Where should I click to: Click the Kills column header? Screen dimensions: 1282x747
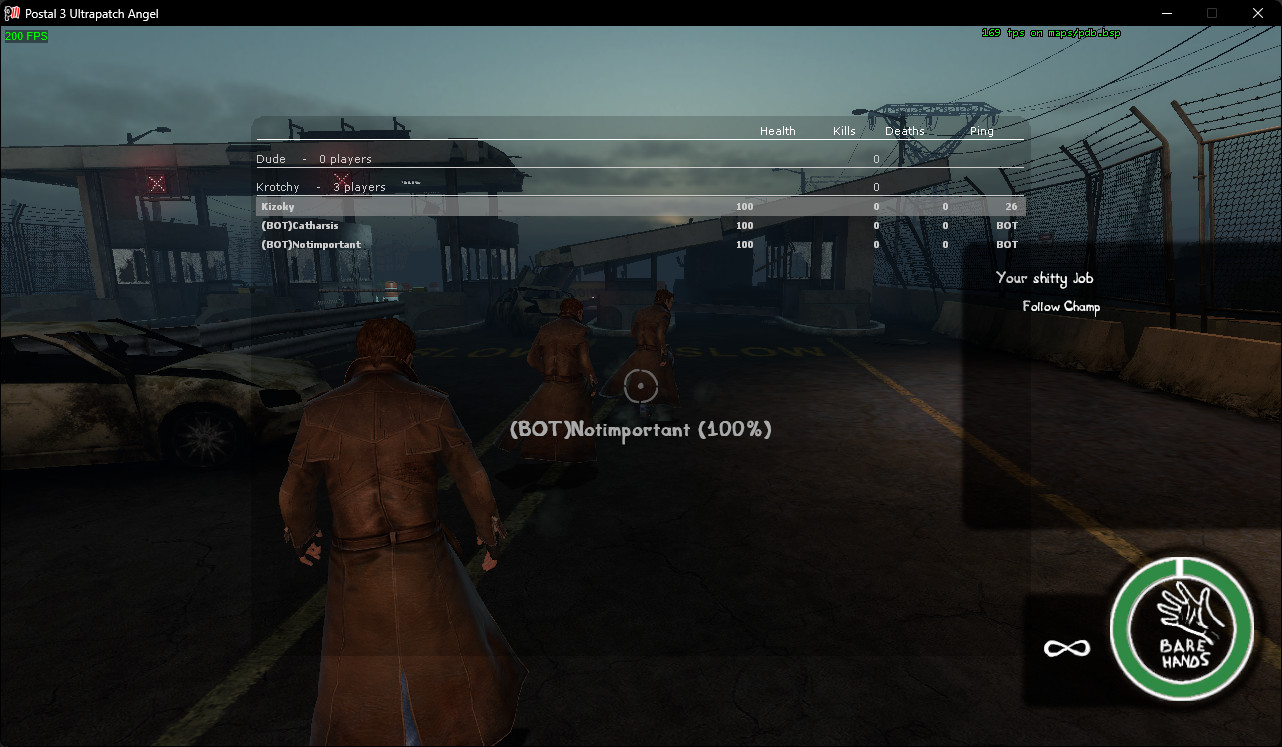[x=843, y=131]
